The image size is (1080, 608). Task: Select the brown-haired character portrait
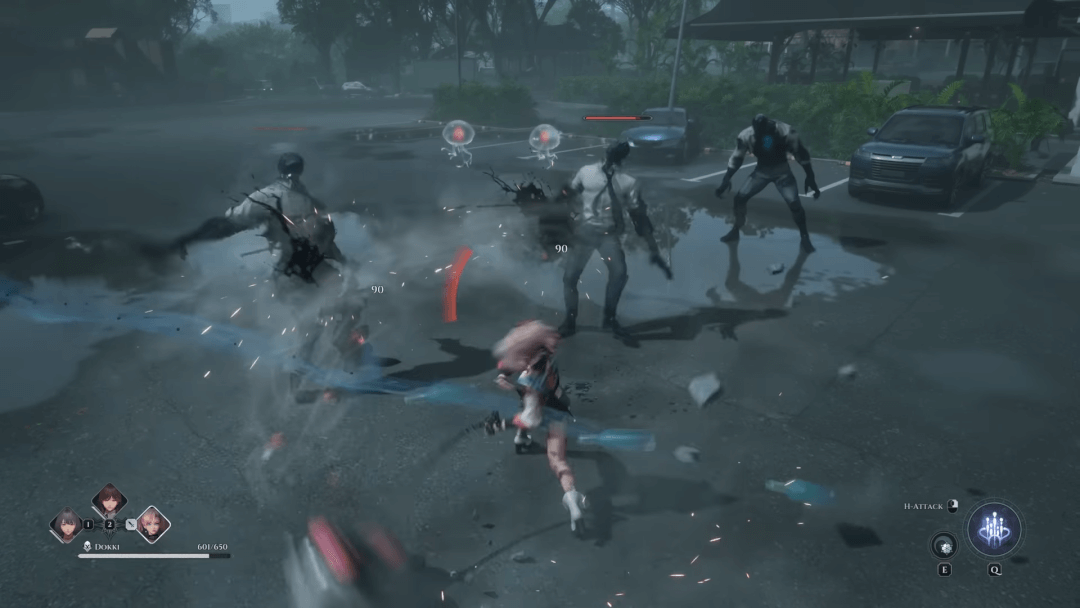[x=109, y=502]
